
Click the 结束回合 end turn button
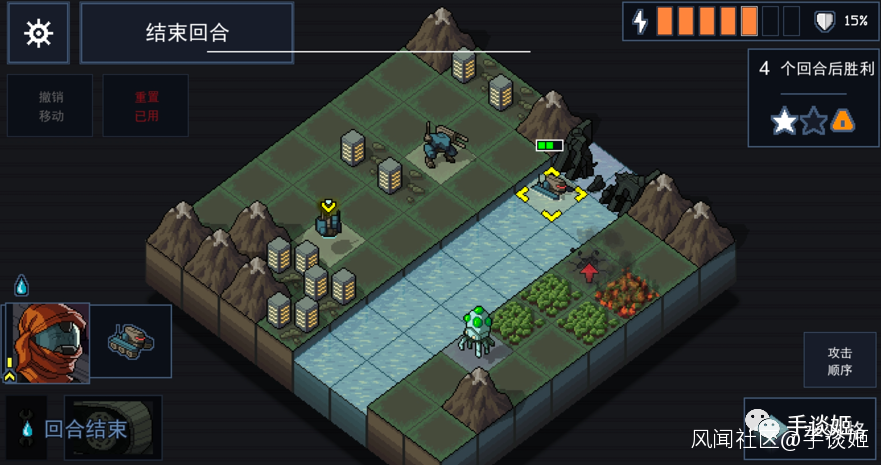click(x=187, y=33)
